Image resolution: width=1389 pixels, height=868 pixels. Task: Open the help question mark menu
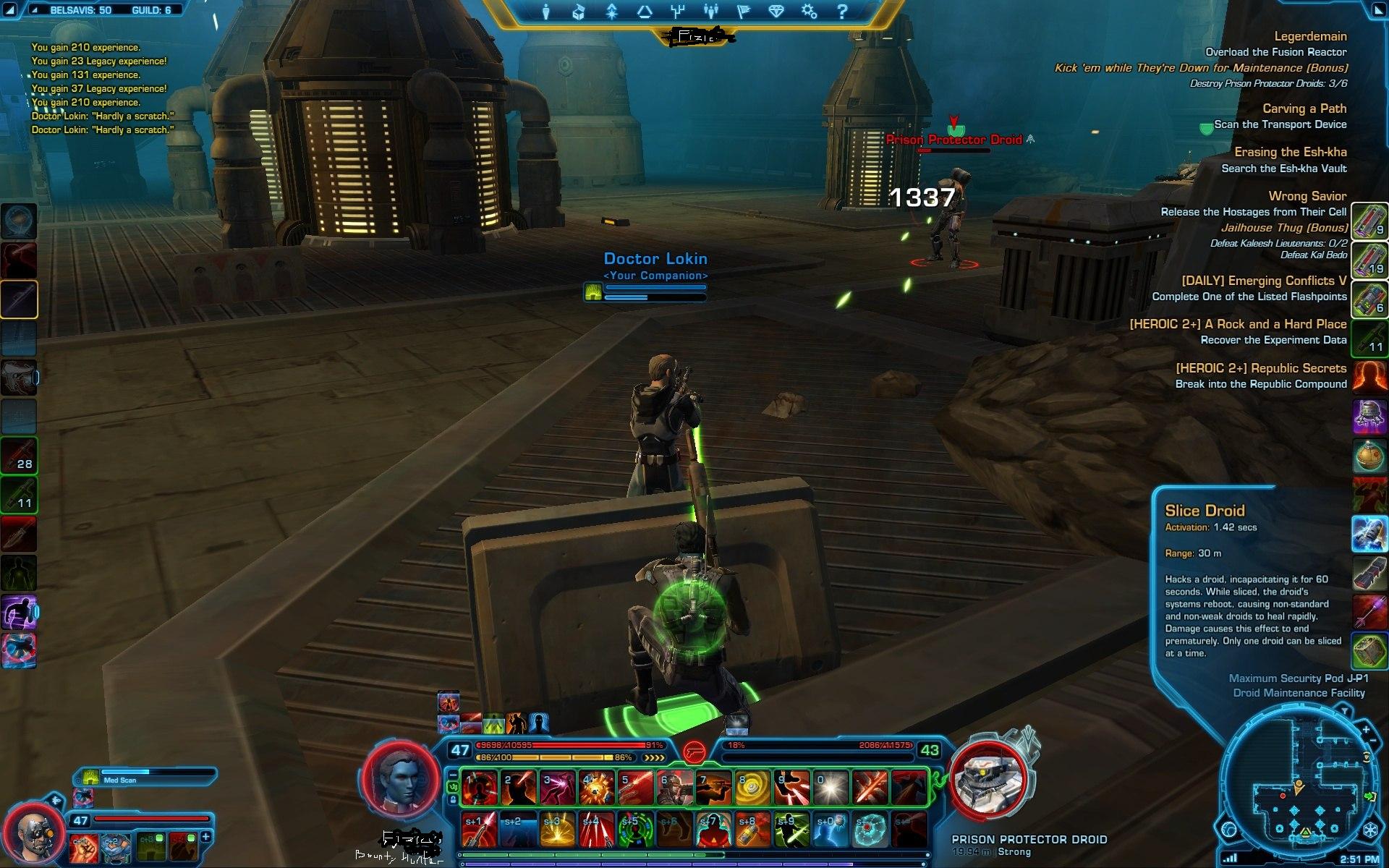point(841,12)
